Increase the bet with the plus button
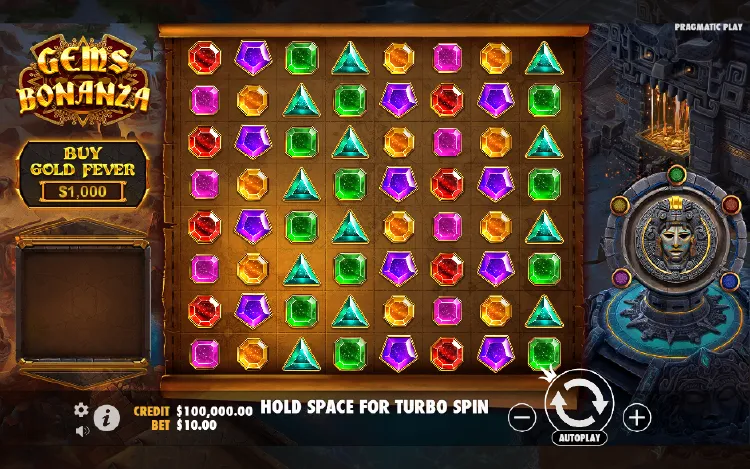 [637, 417]
